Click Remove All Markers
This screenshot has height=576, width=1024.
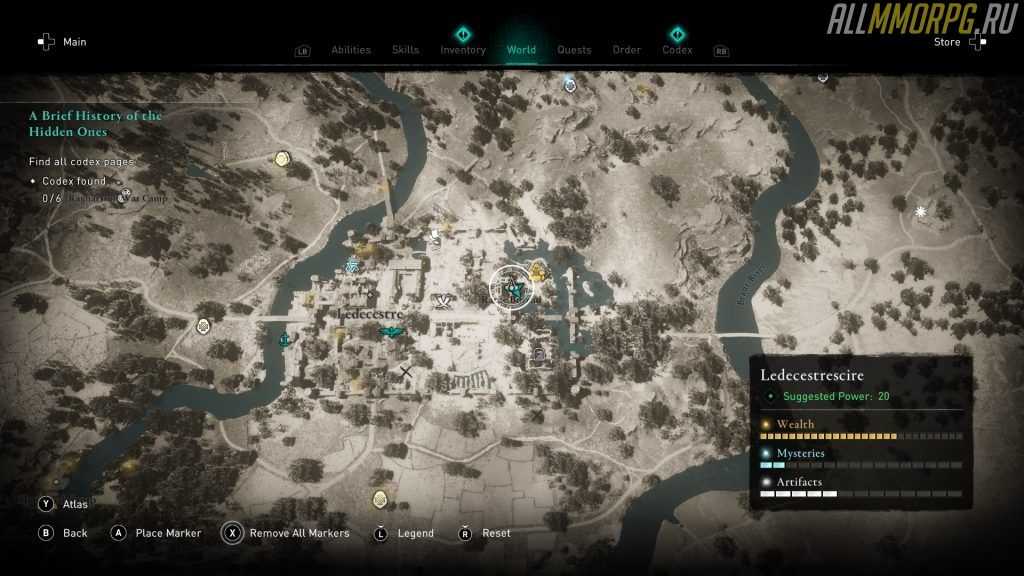click(288, 533)
